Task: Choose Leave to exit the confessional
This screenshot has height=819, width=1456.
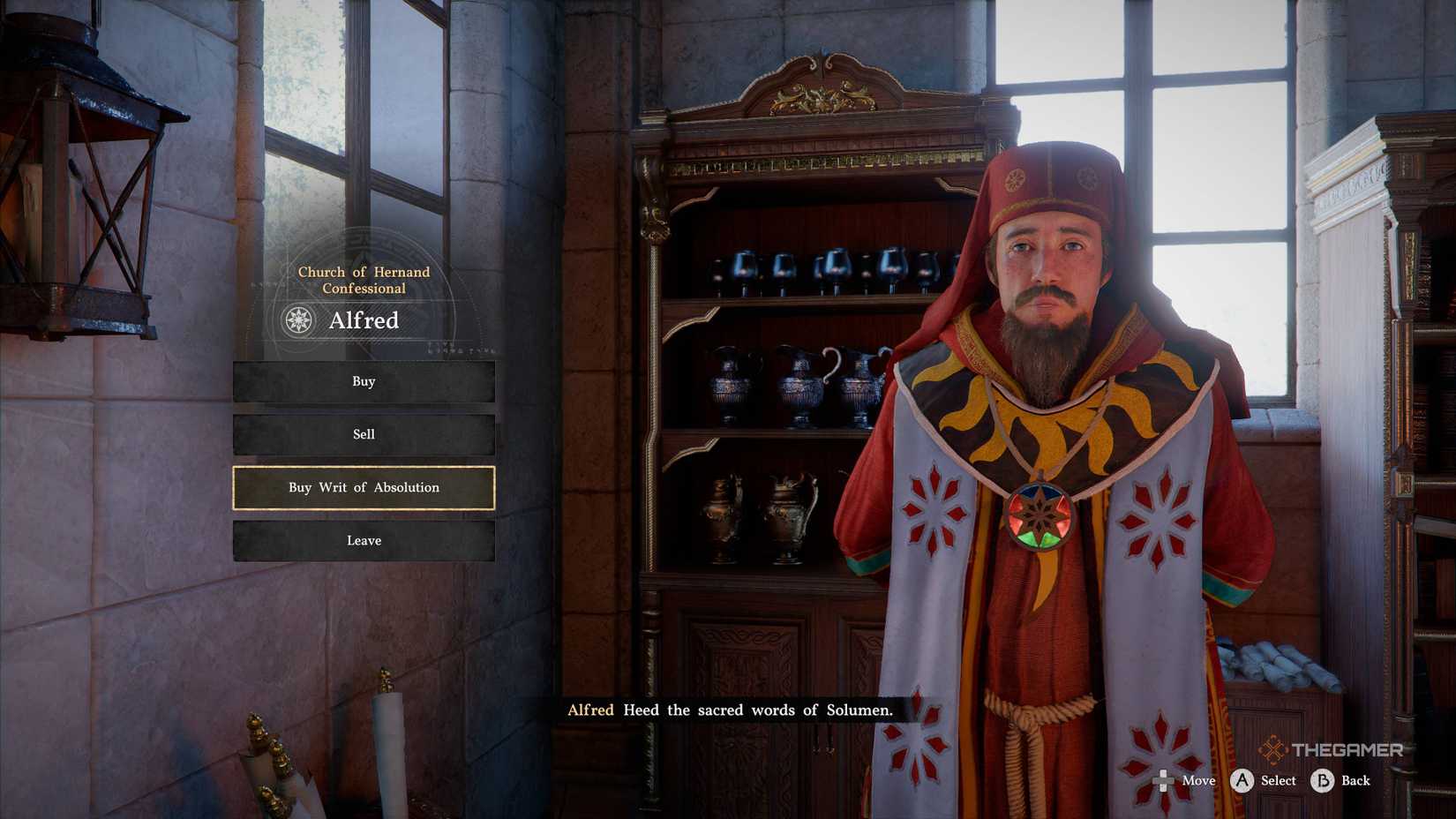Action: 363,541
